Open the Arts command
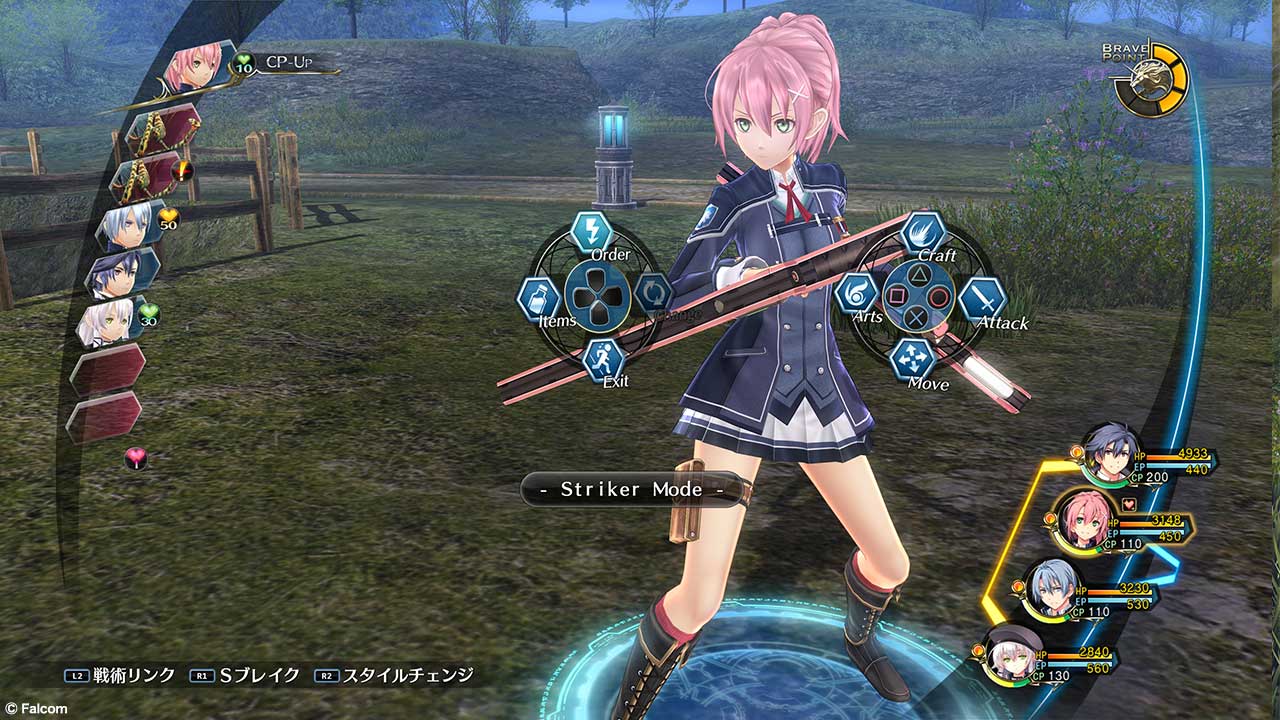Image resolution: width=1280 pixels, height=720 pixels. (857, 295)
